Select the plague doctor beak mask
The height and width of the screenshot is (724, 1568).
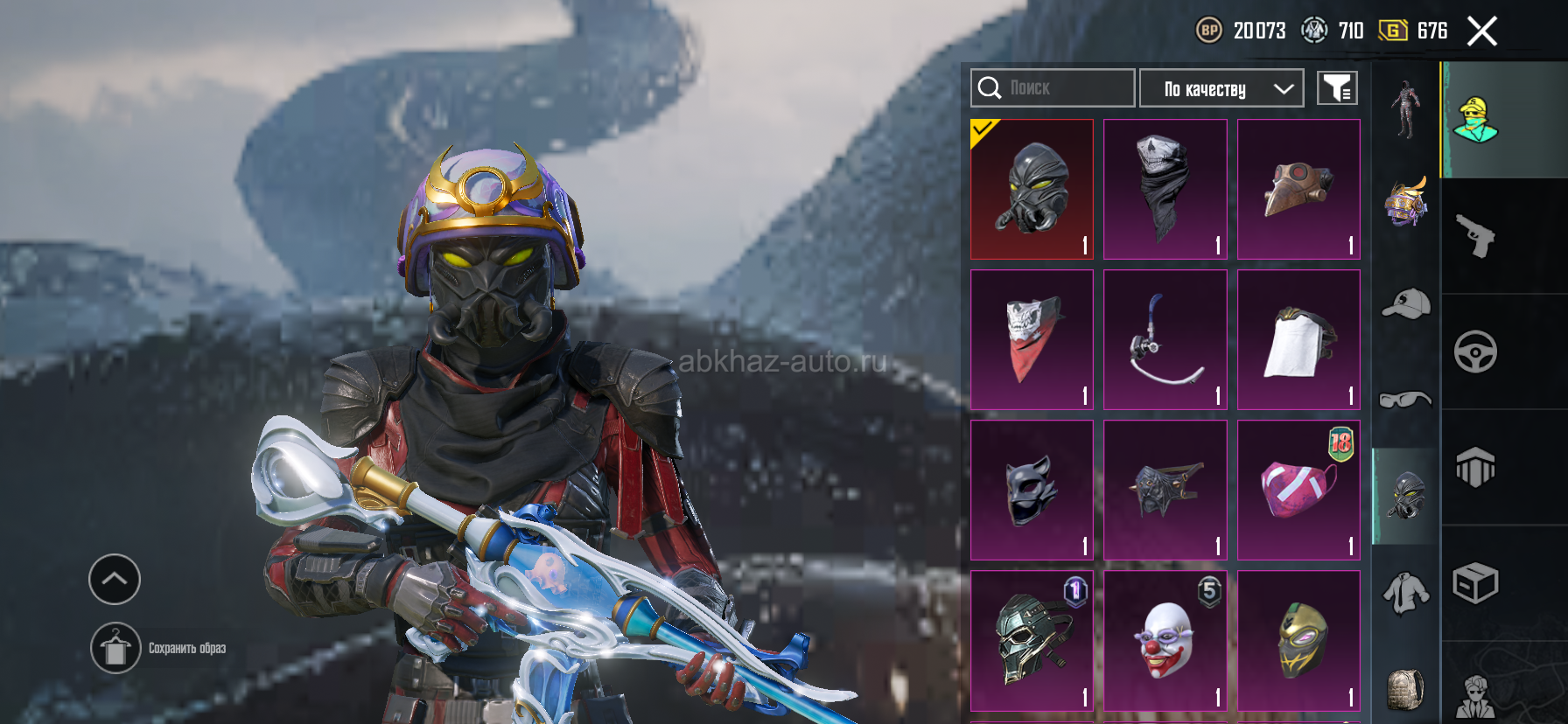pyautogui.click(x=1298, y=189)
